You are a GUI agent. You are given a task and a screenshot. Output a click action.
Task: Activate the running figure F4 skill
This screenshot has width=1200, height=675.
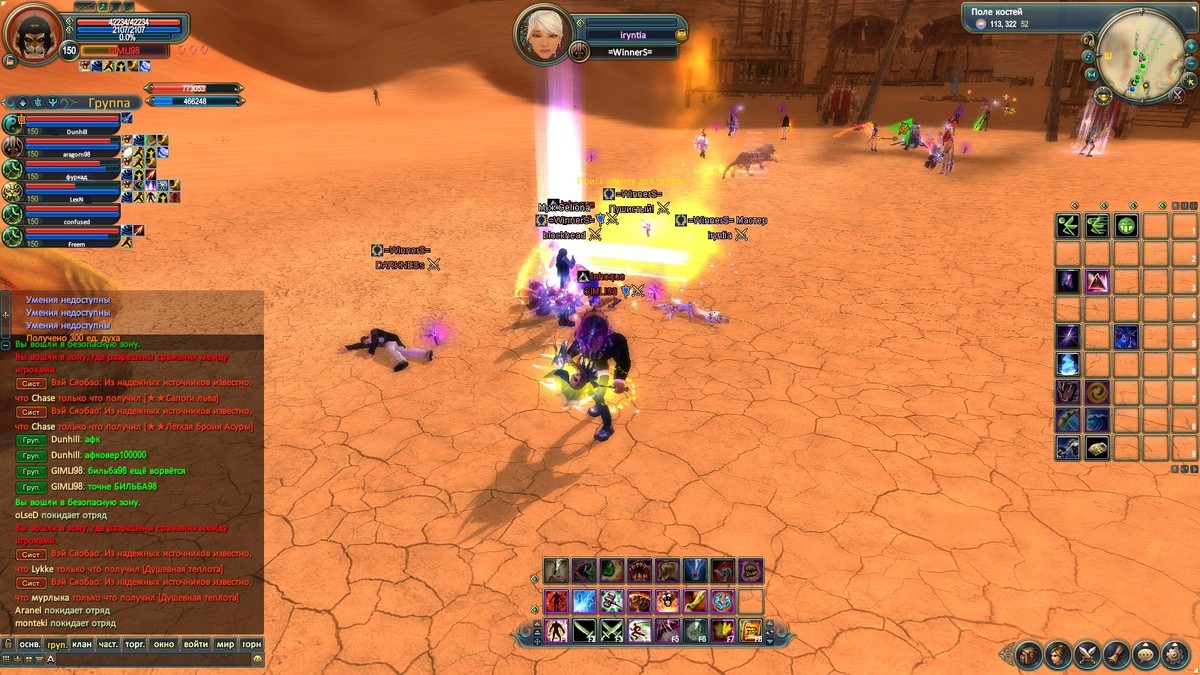pos(640,630)
